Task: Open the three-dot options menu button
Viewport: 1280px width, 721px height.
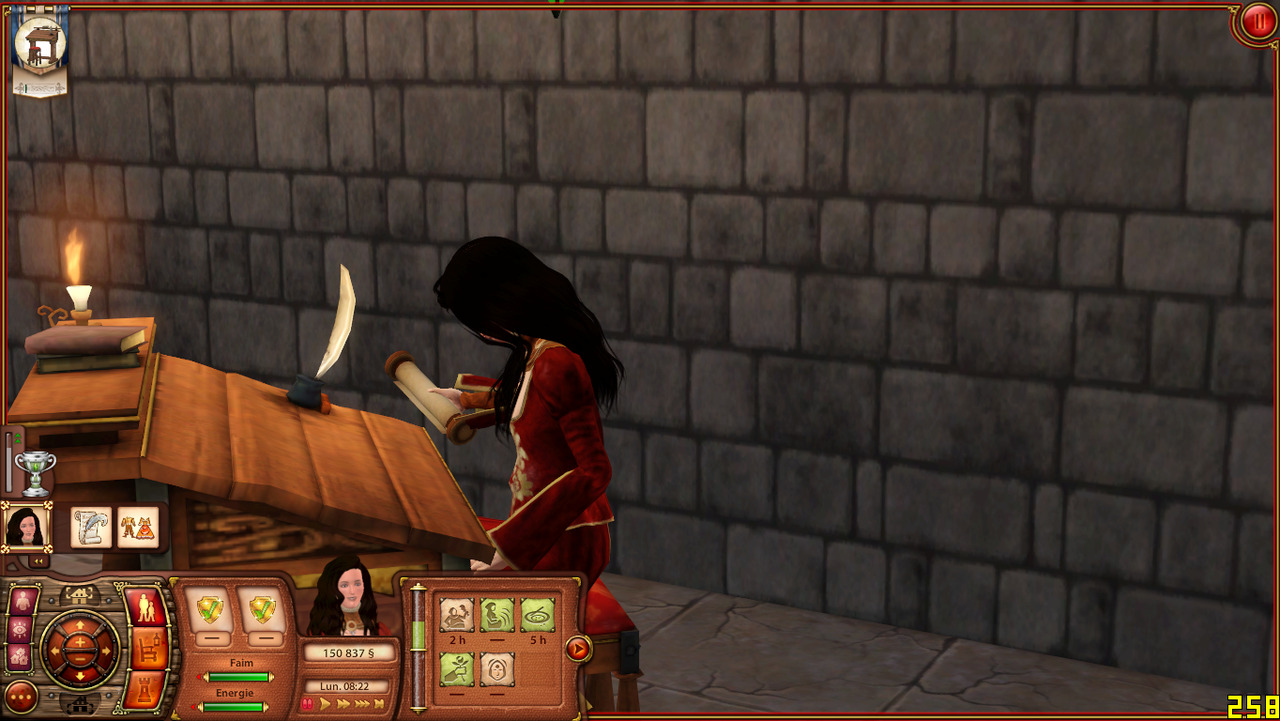Action: pyautogui.click(x=21, y=696)
